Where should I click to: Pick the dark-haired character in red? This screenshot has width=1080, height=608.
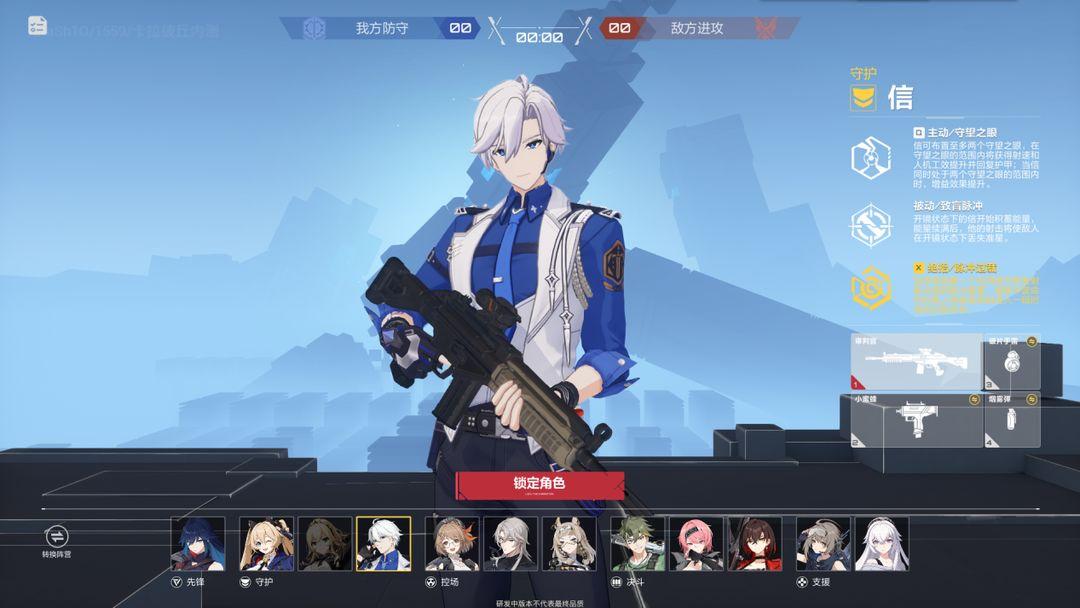click(x=755, y=543)
